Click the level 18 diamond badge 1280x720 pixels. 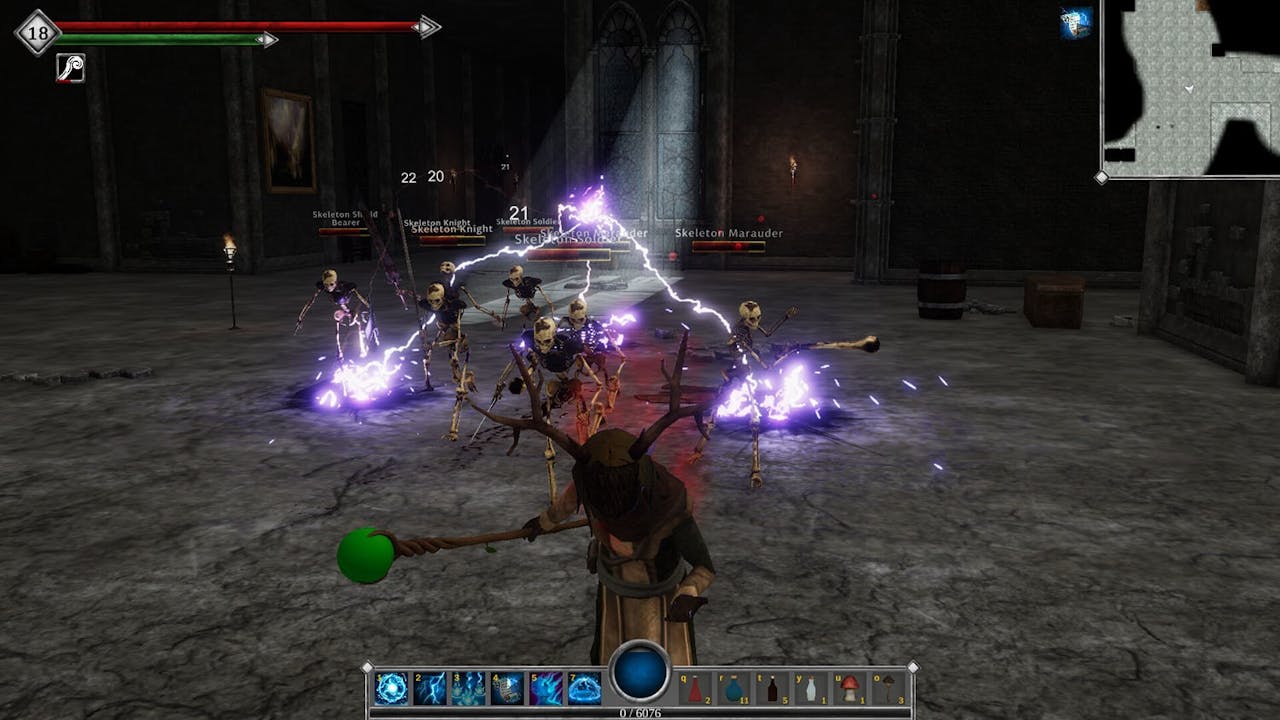tap(37, 32)
